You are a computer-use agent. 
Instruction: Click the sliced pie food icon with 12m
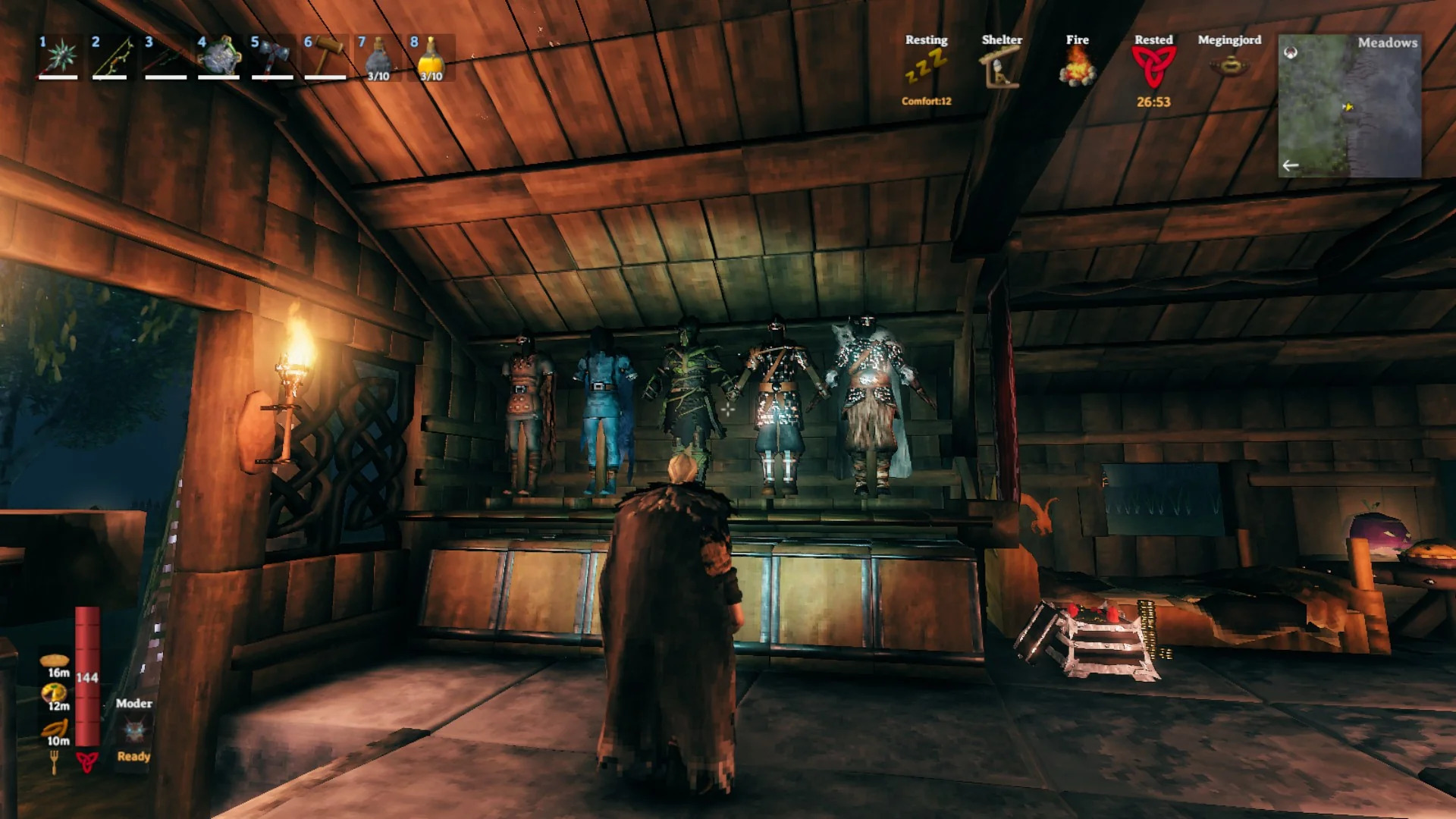55,693
